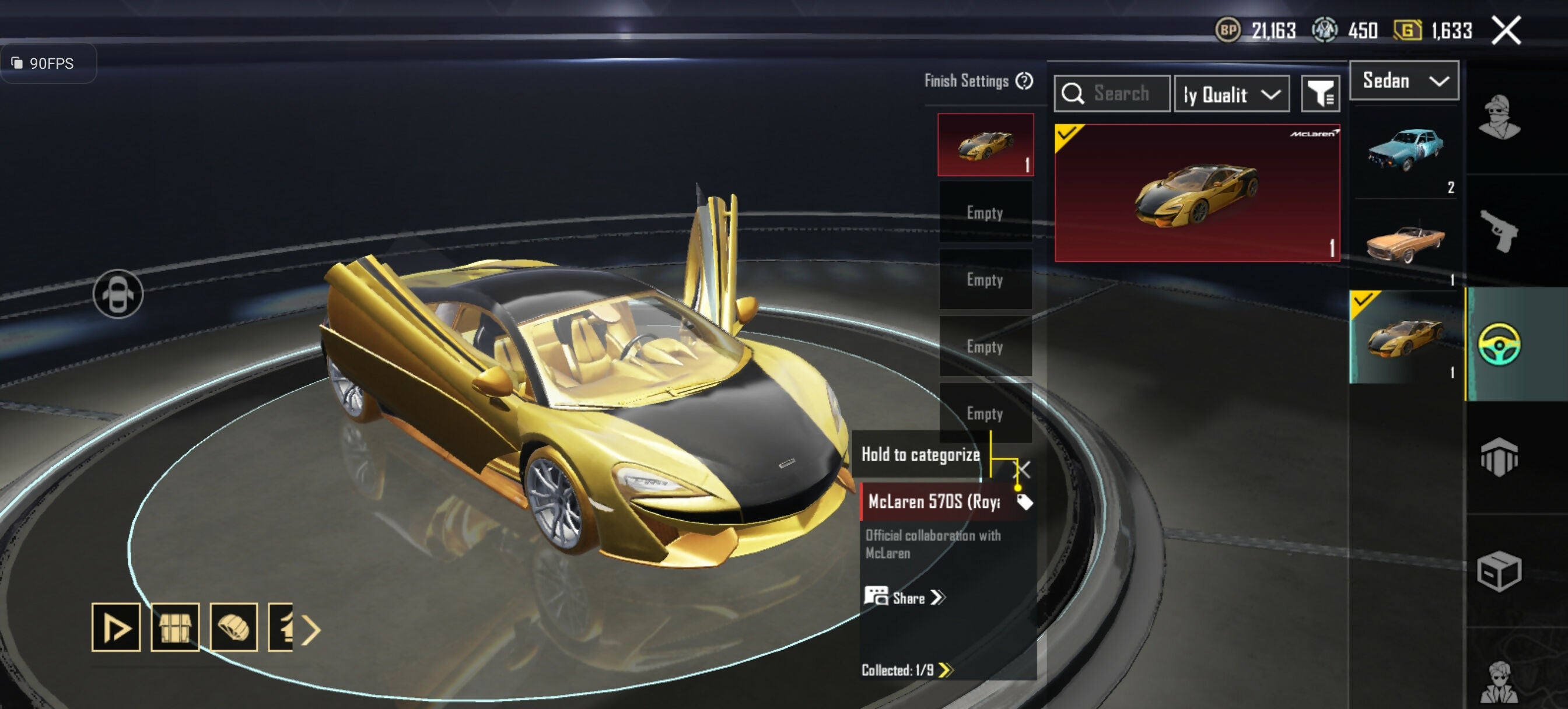Open the Collected 1/9 details
The height and width of the screenshot is (709, 1568).
906,670
